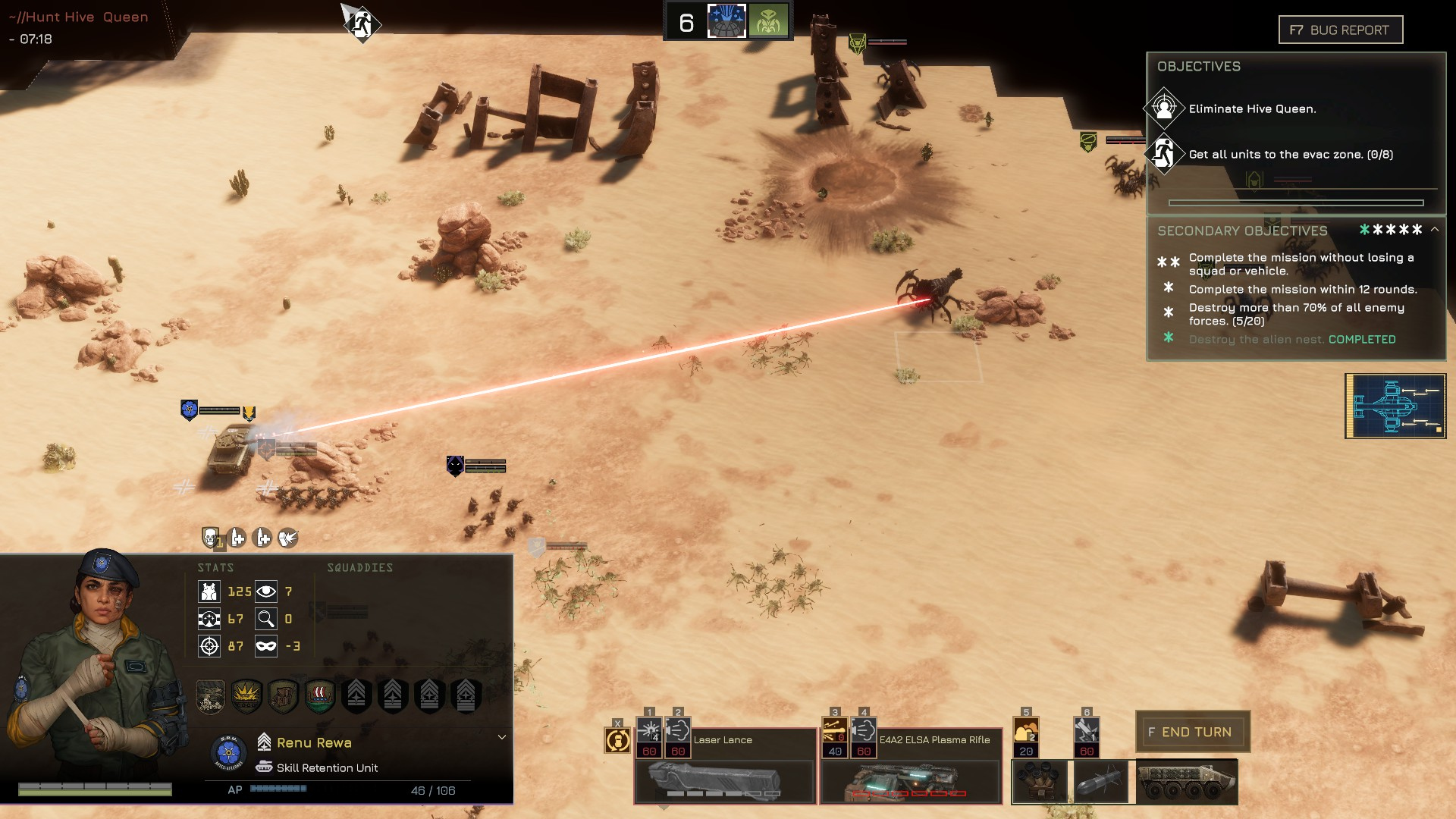The width and height of the screenshot is (1456, 819).
Task: Select the smoke launcher equipment slot
Action: (x=1040, y=781)
